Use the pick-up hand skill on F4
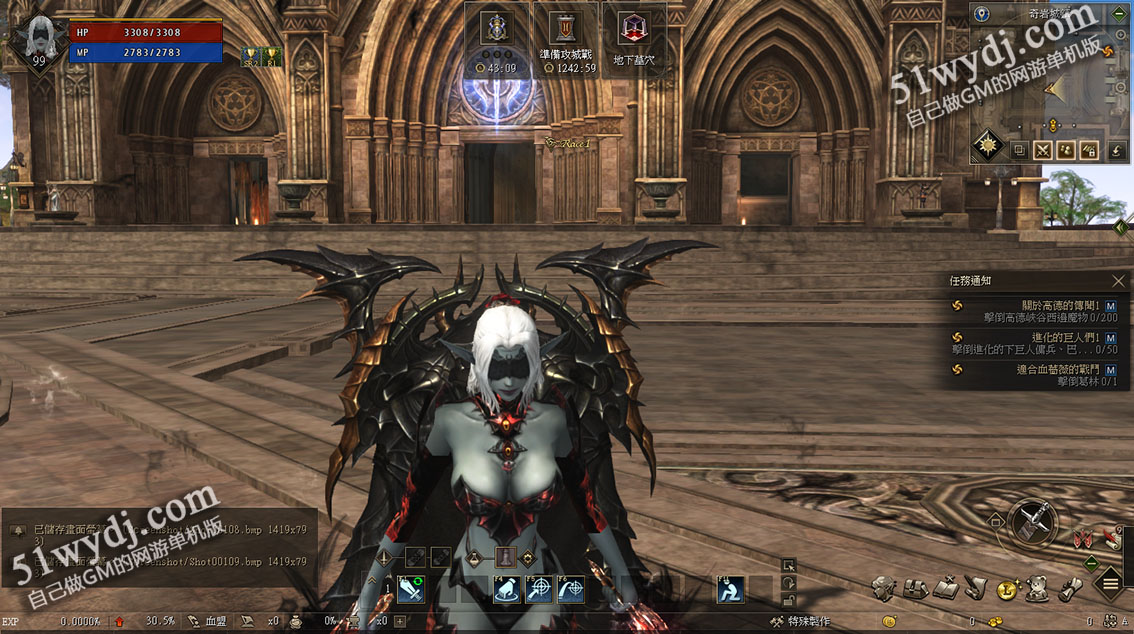 coord(507,590)
